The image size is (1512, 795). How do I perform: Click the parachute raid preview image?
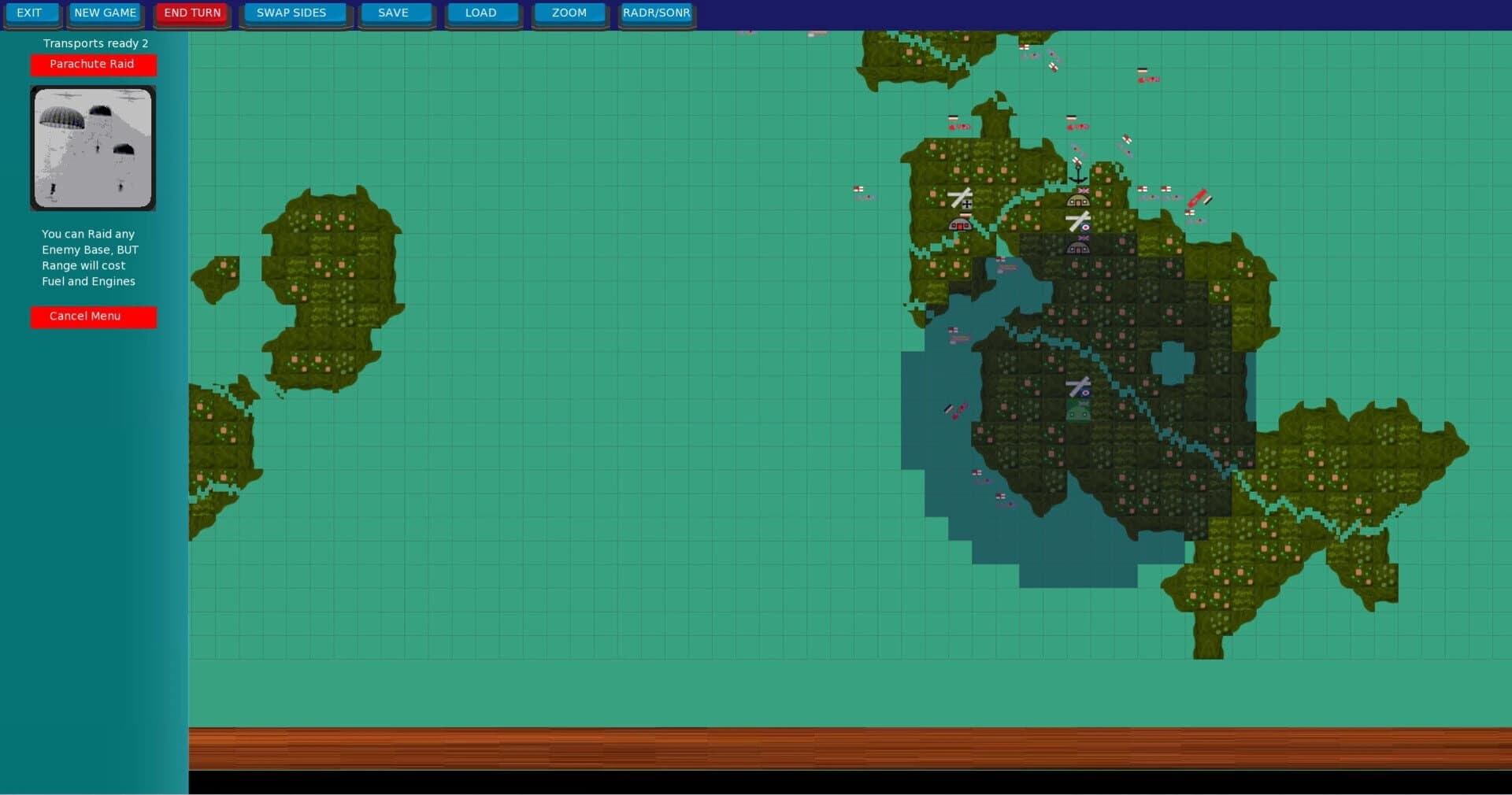pyautogui.click(x=92, y=148)
